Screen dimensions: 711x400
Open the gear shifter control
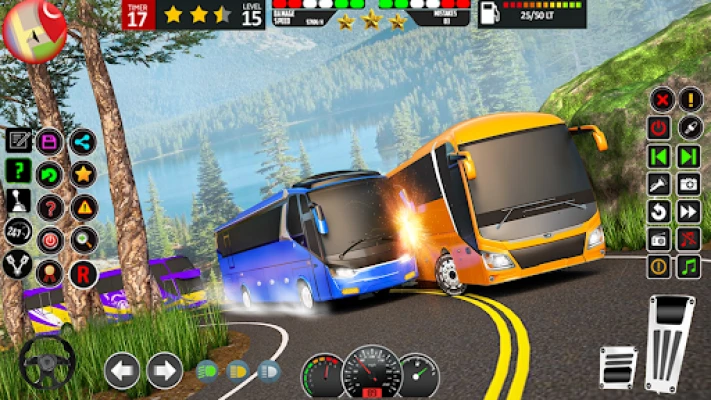coord(18,203)
